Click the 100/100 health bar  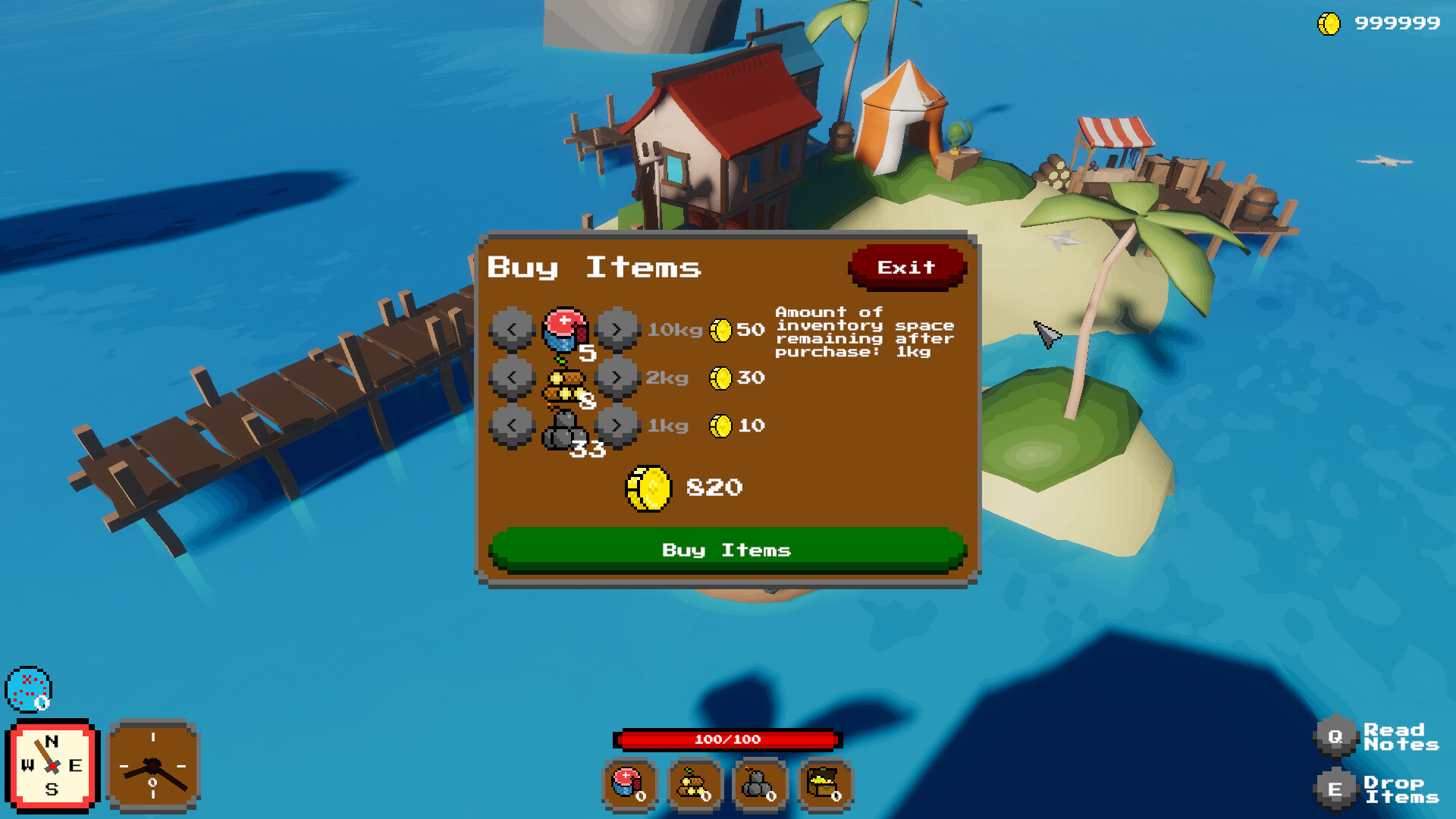tap(730, 740)
